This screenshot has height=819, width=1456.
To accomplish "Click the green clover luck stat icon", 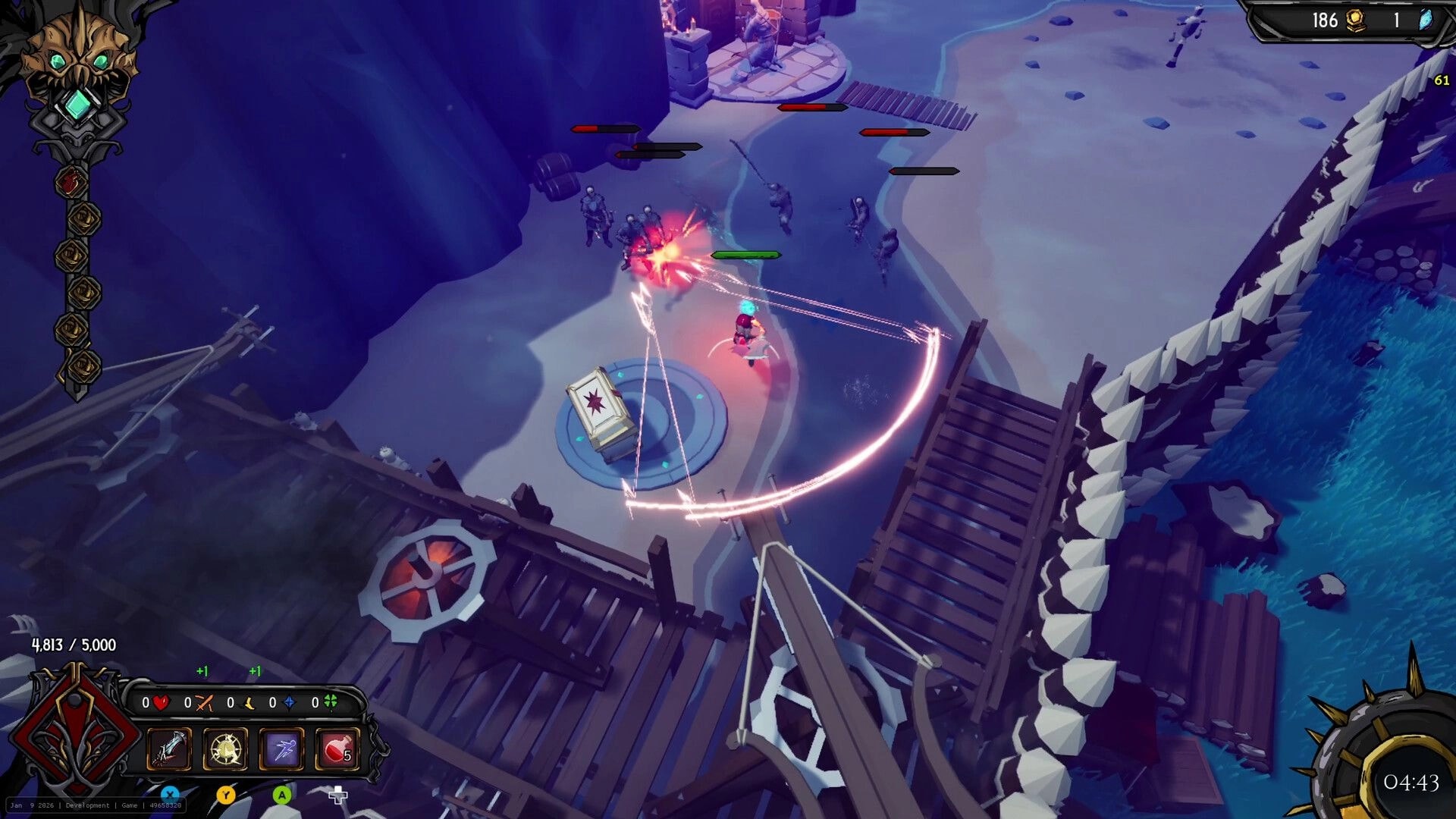I will (x=331, y=702).
